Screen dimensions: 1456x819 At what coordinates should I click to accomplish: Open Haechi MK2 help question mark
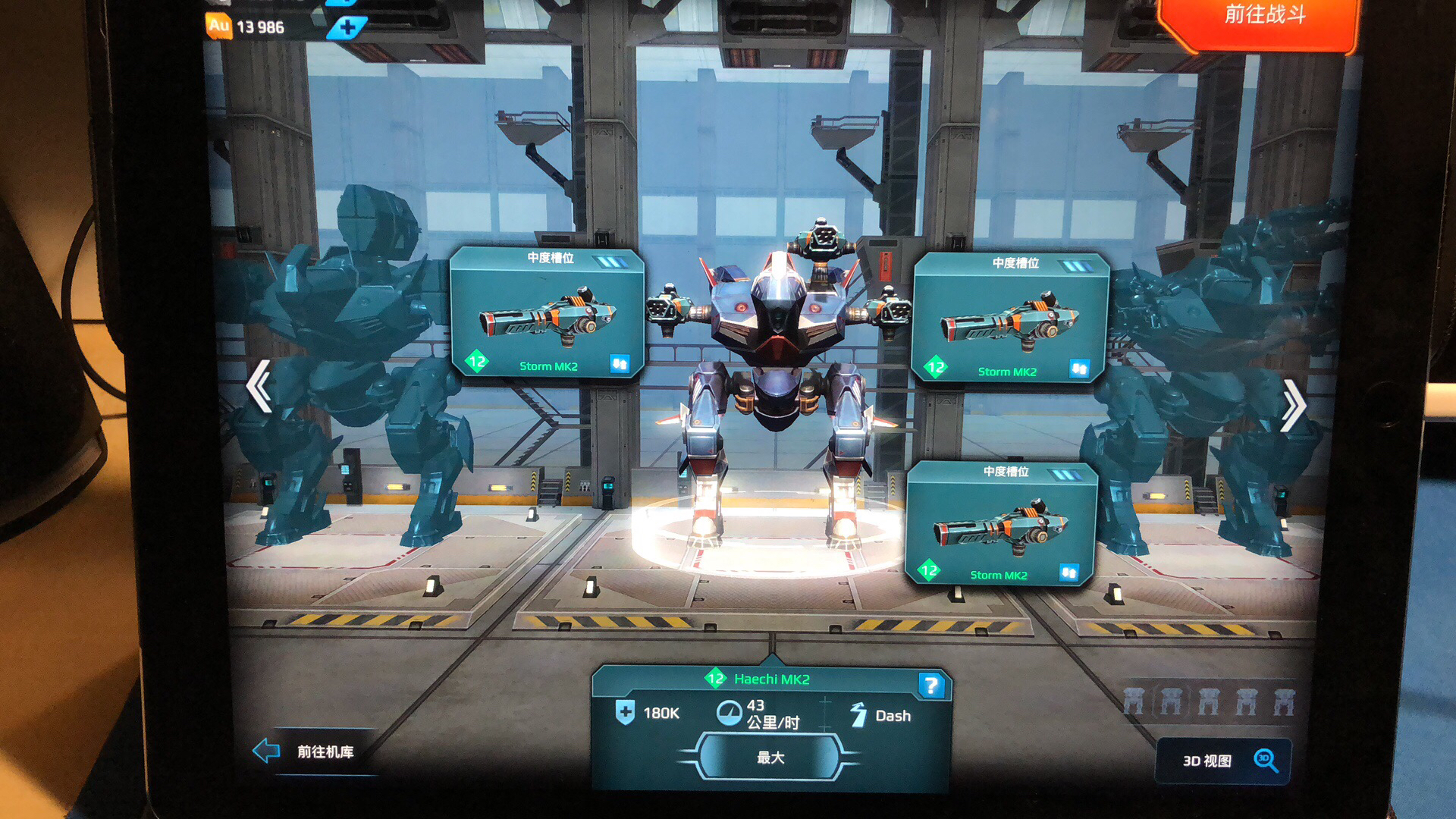tap(930, 686)
